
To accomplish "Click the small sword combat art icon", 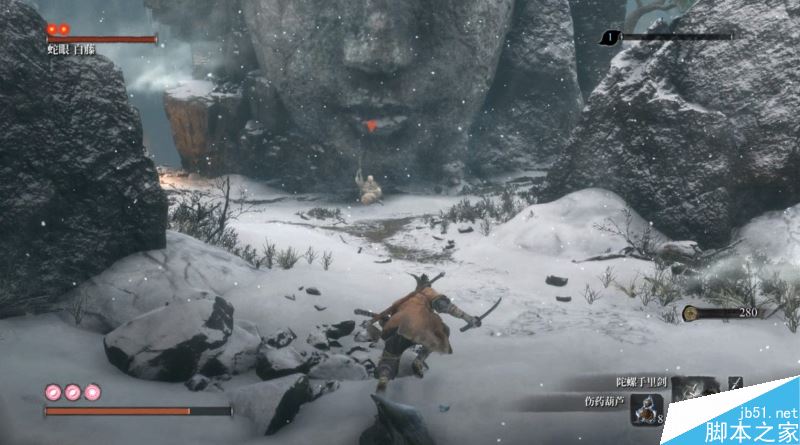I will pyautogui.click(x=735, y=383).
